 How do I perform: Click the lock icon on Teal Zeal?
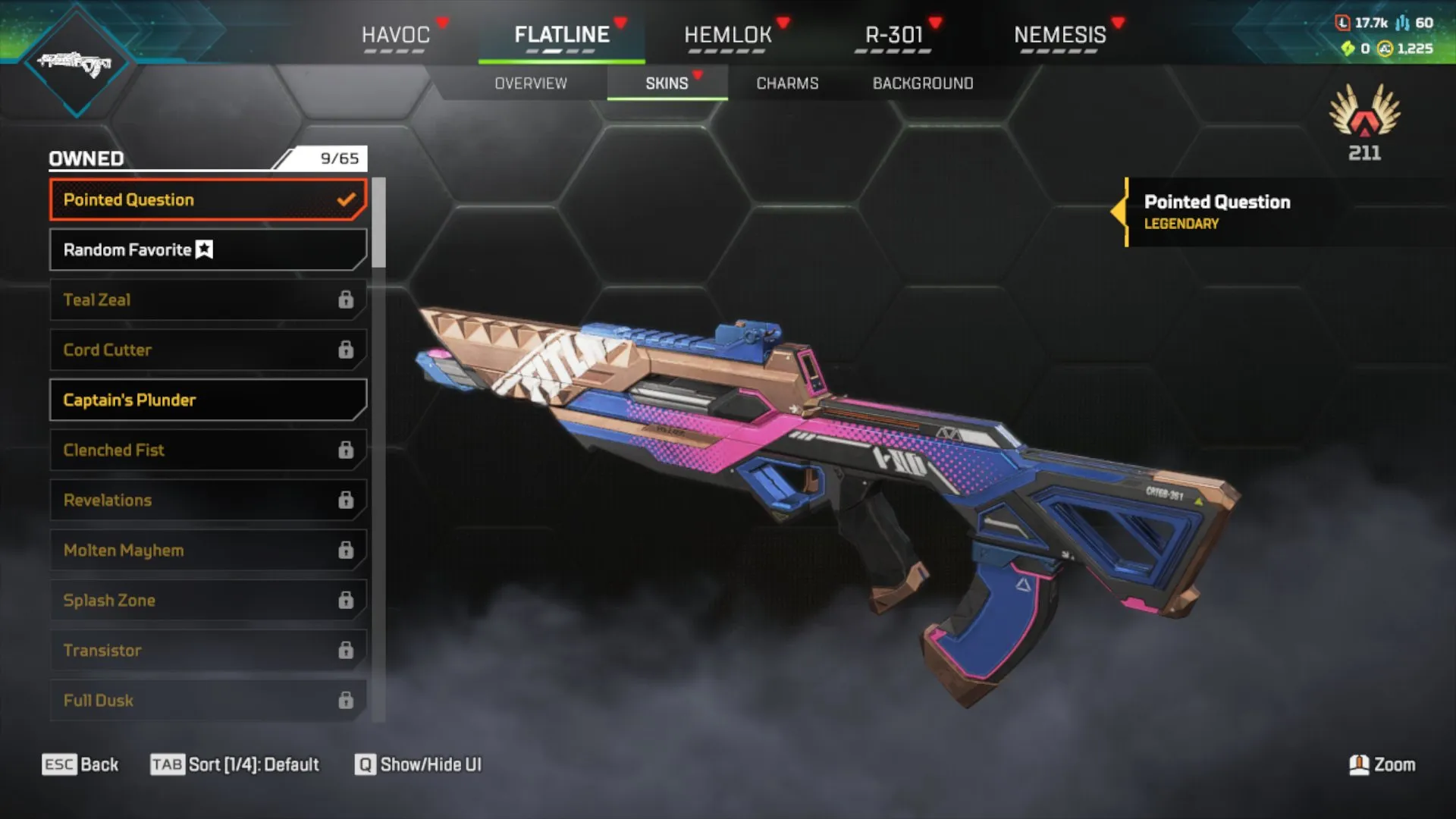[x=347, y=300]
